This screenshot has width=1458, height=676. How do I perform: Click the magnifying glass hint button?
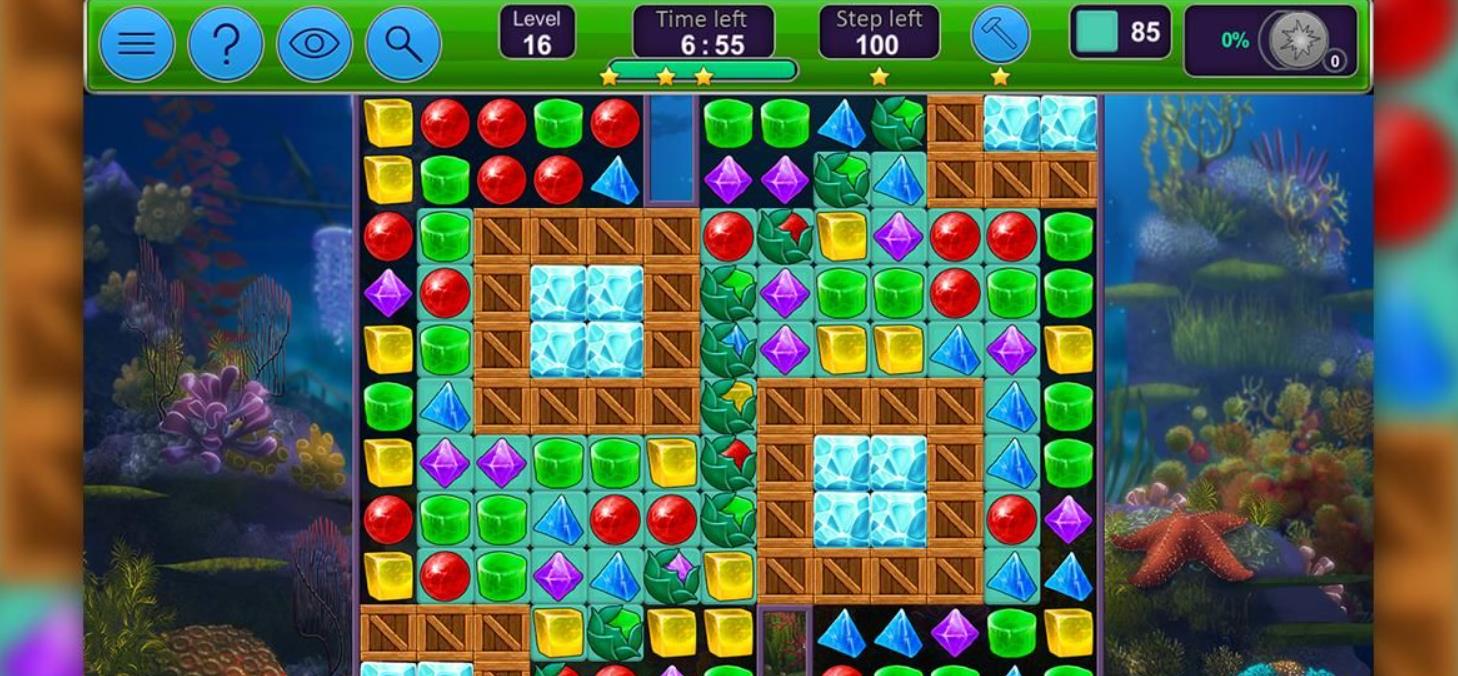(x=403, y=44)
